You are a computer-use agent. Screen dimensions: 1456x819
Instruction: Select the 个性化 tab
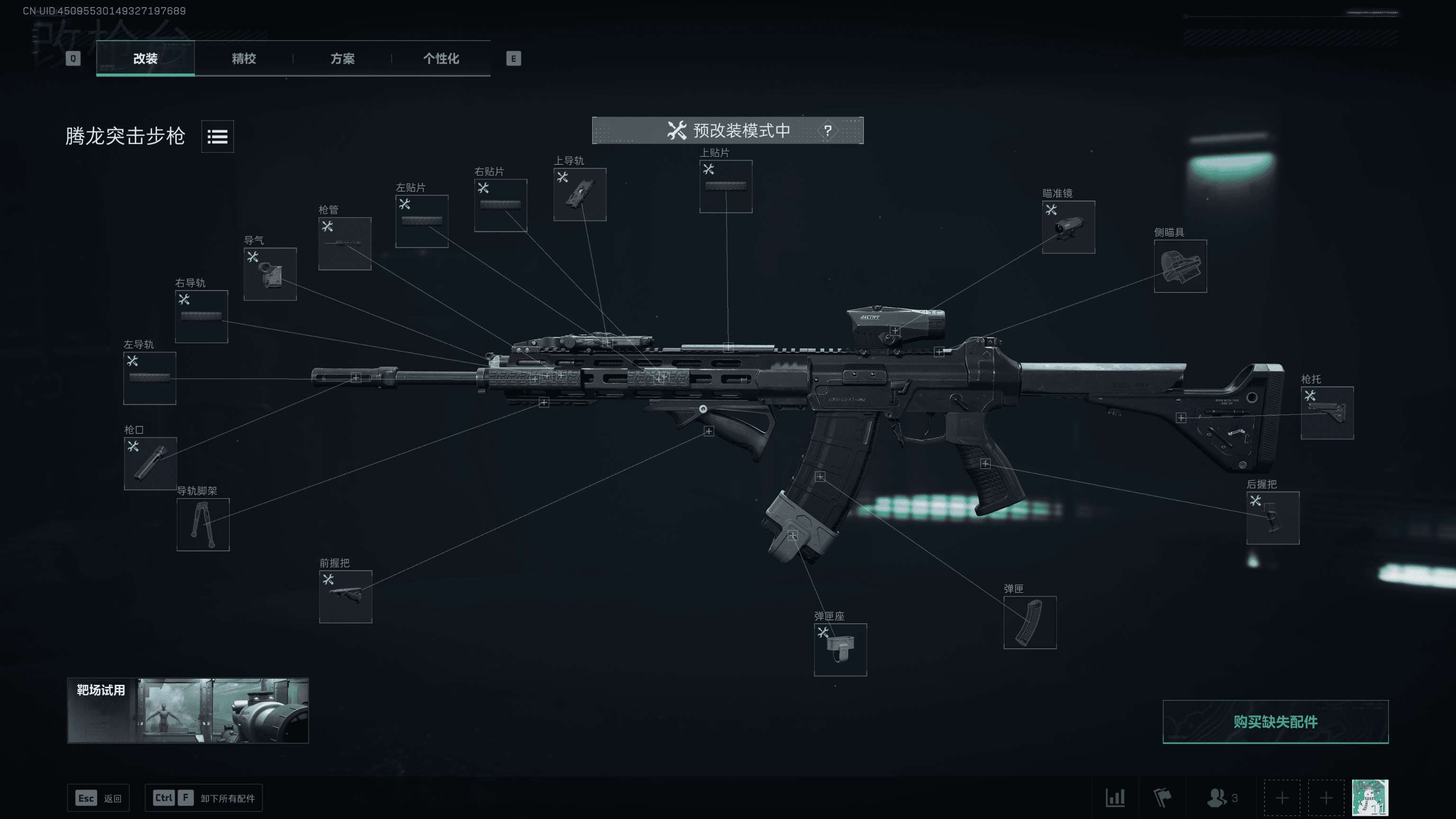(x=441, y=58)
